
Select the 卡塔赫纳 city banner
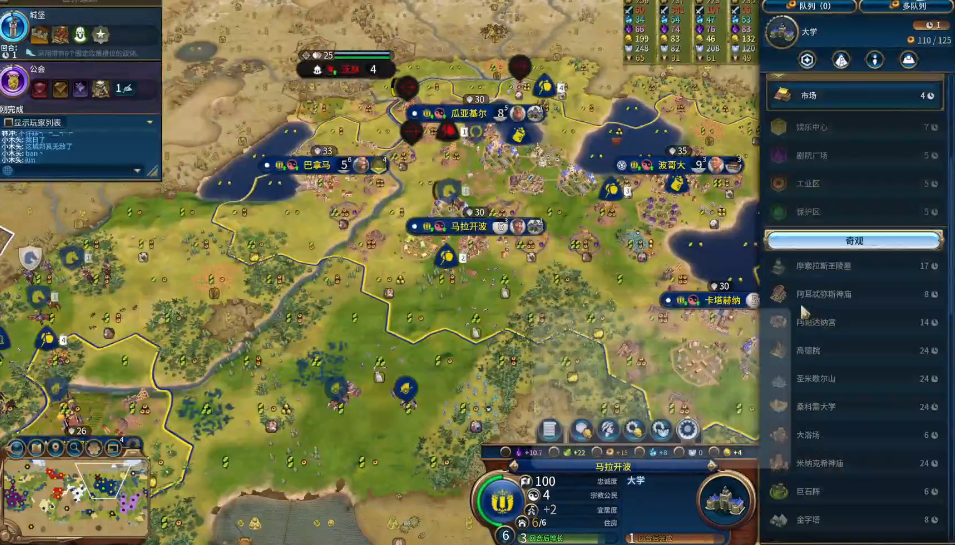tap(722, 300)
